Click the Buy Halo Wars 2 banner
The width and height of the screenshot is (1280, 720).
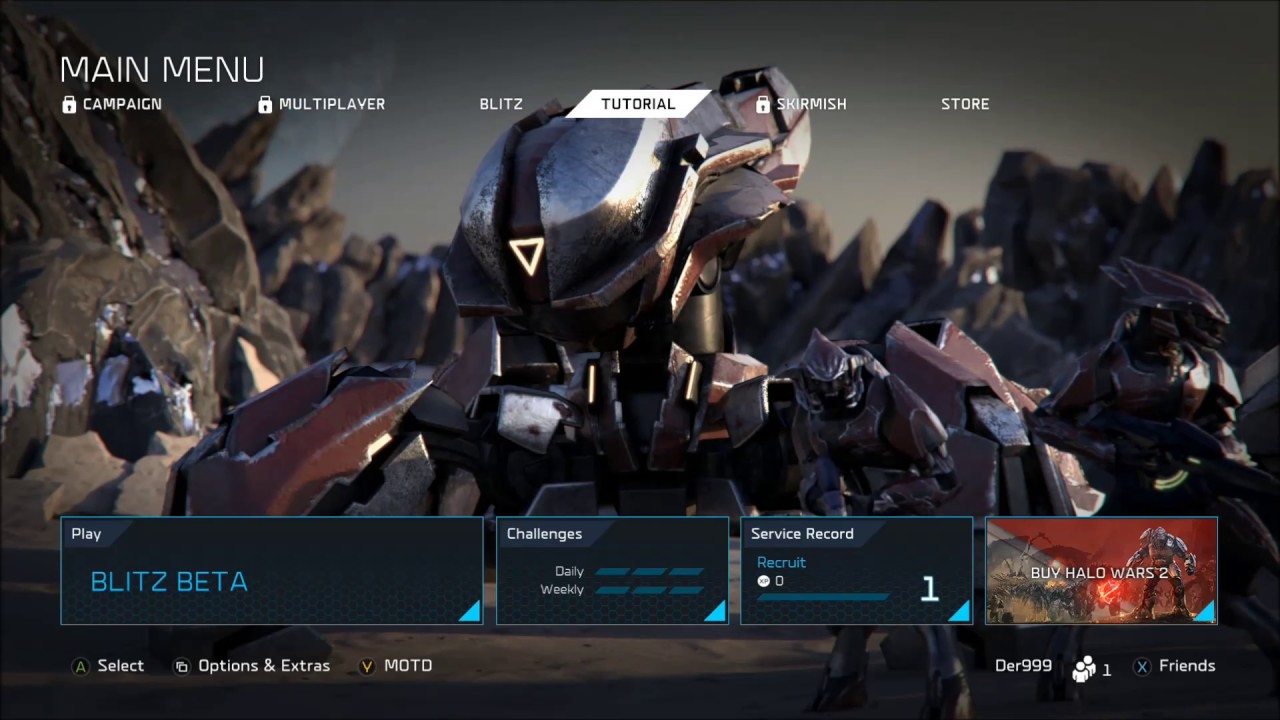1101,571
